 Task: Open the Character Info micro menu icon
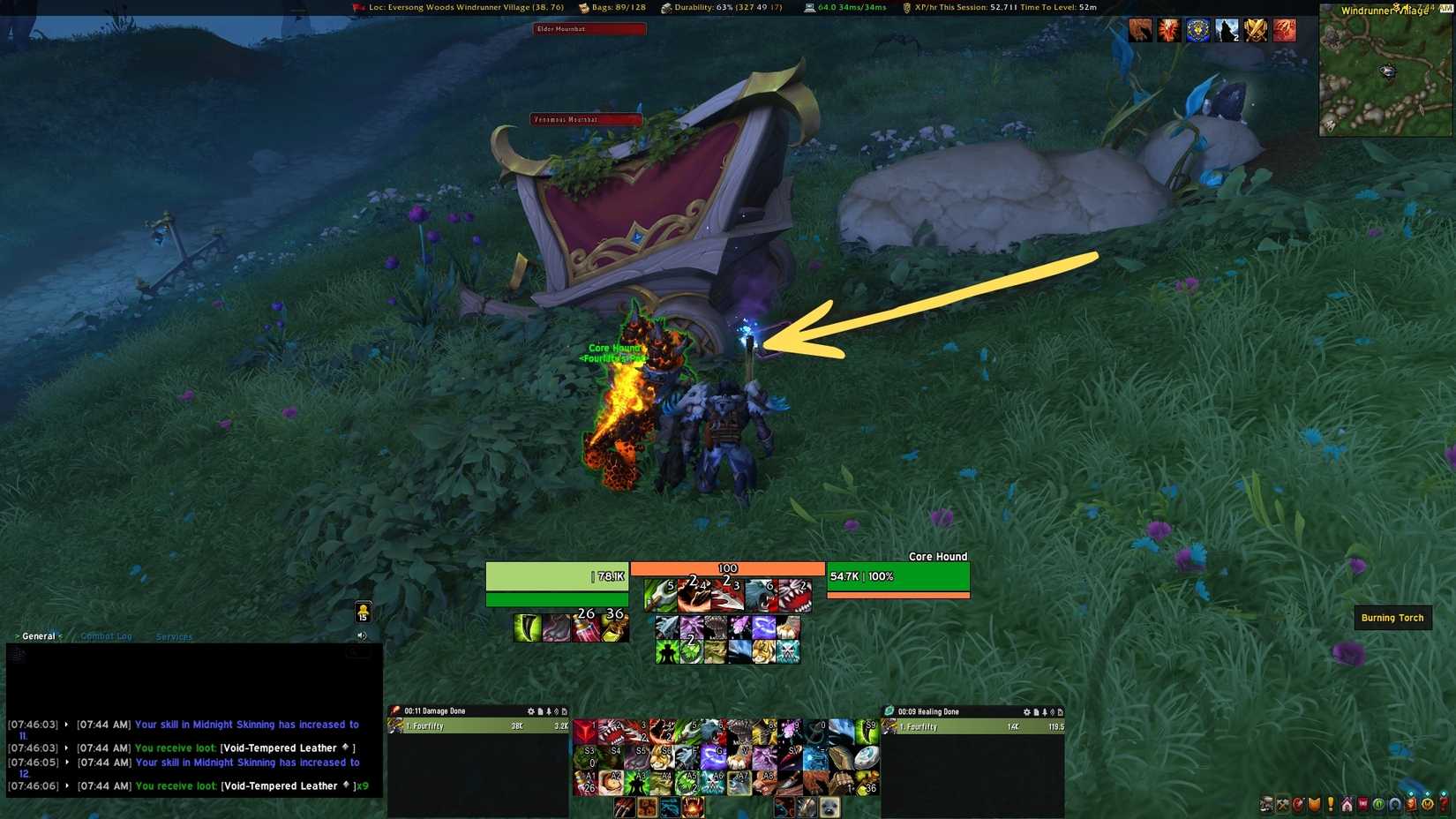click(x=1265, y=805)
